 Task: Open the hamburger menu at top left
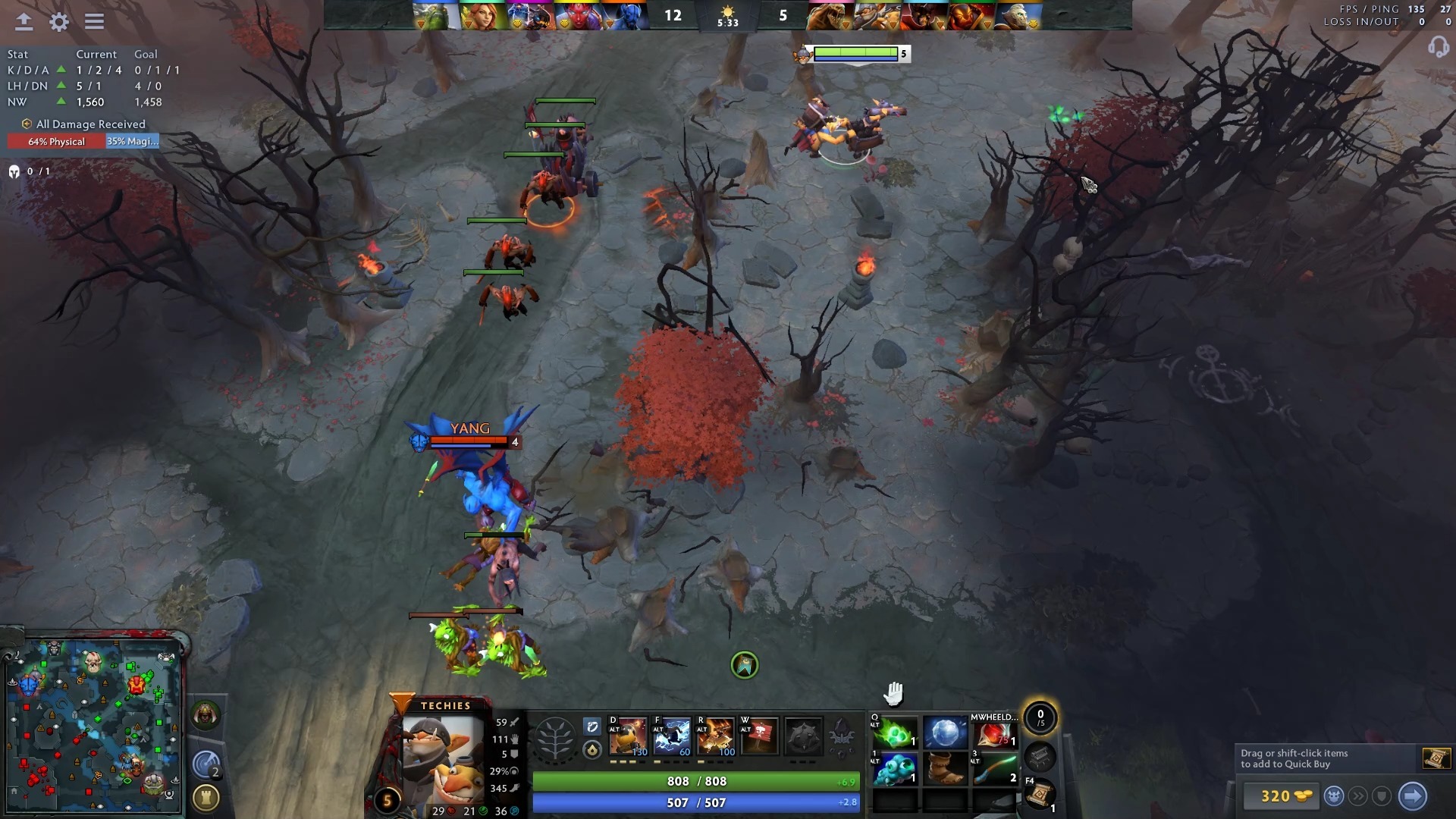pyautogui.click(x=94, y=21)
